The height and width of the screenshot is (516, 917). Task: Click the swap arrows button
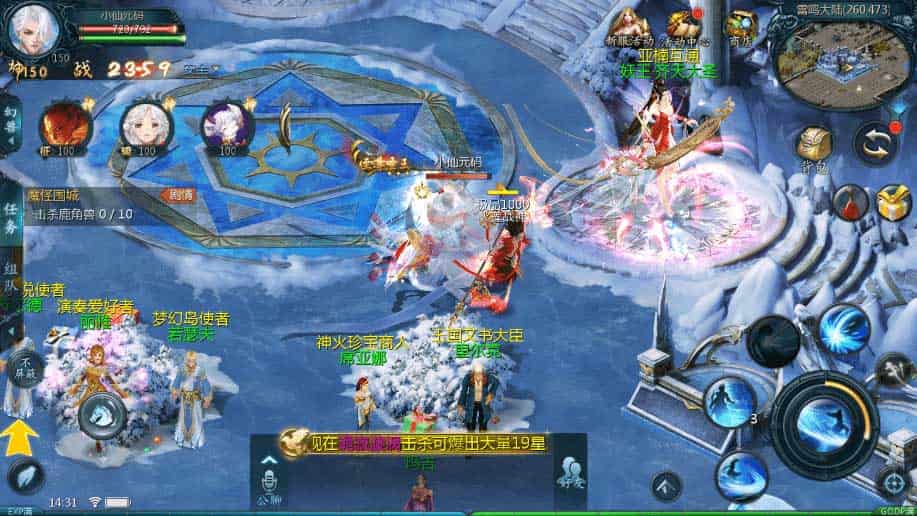[876, 144]
